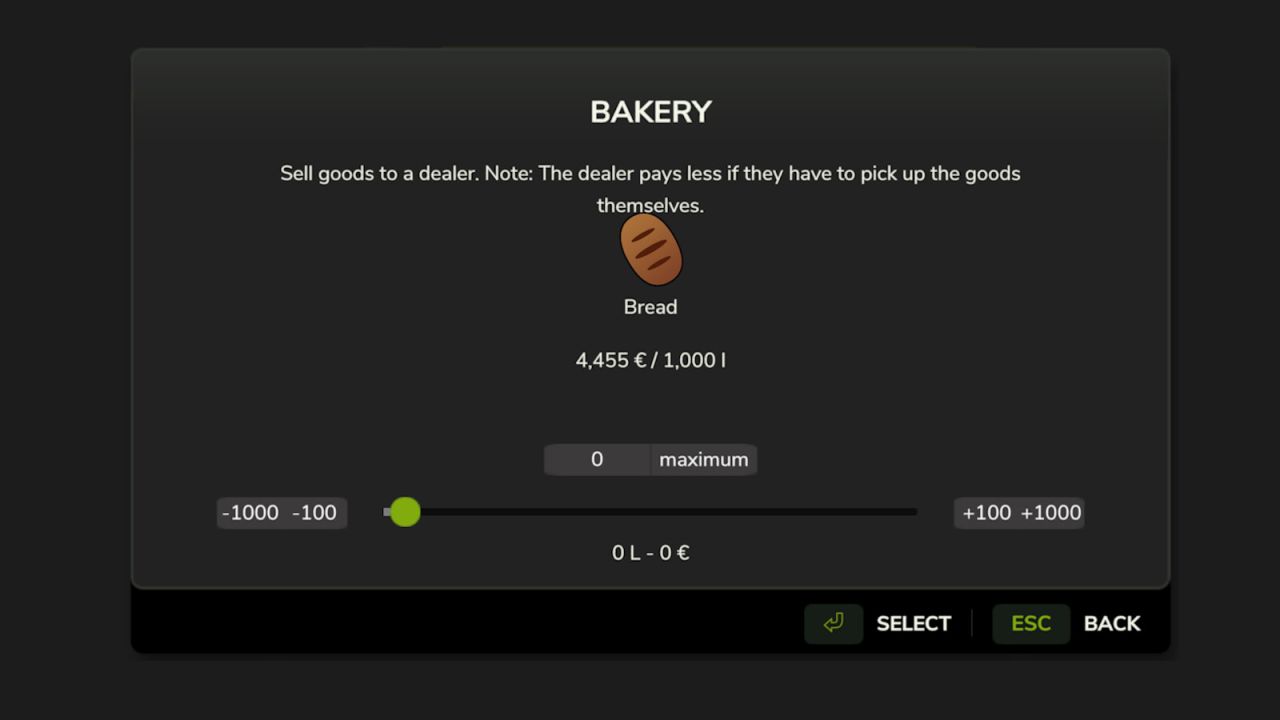
Task: Add 100 litres with the +100 button
Action: point(986,513)
